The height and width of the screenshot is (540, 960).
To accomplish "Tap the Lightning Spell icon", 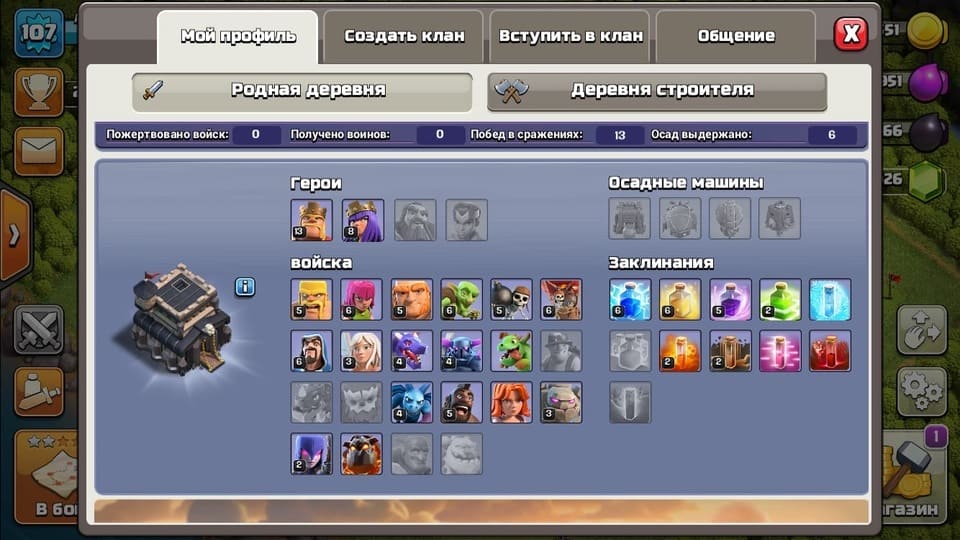I will click(630, 299).
